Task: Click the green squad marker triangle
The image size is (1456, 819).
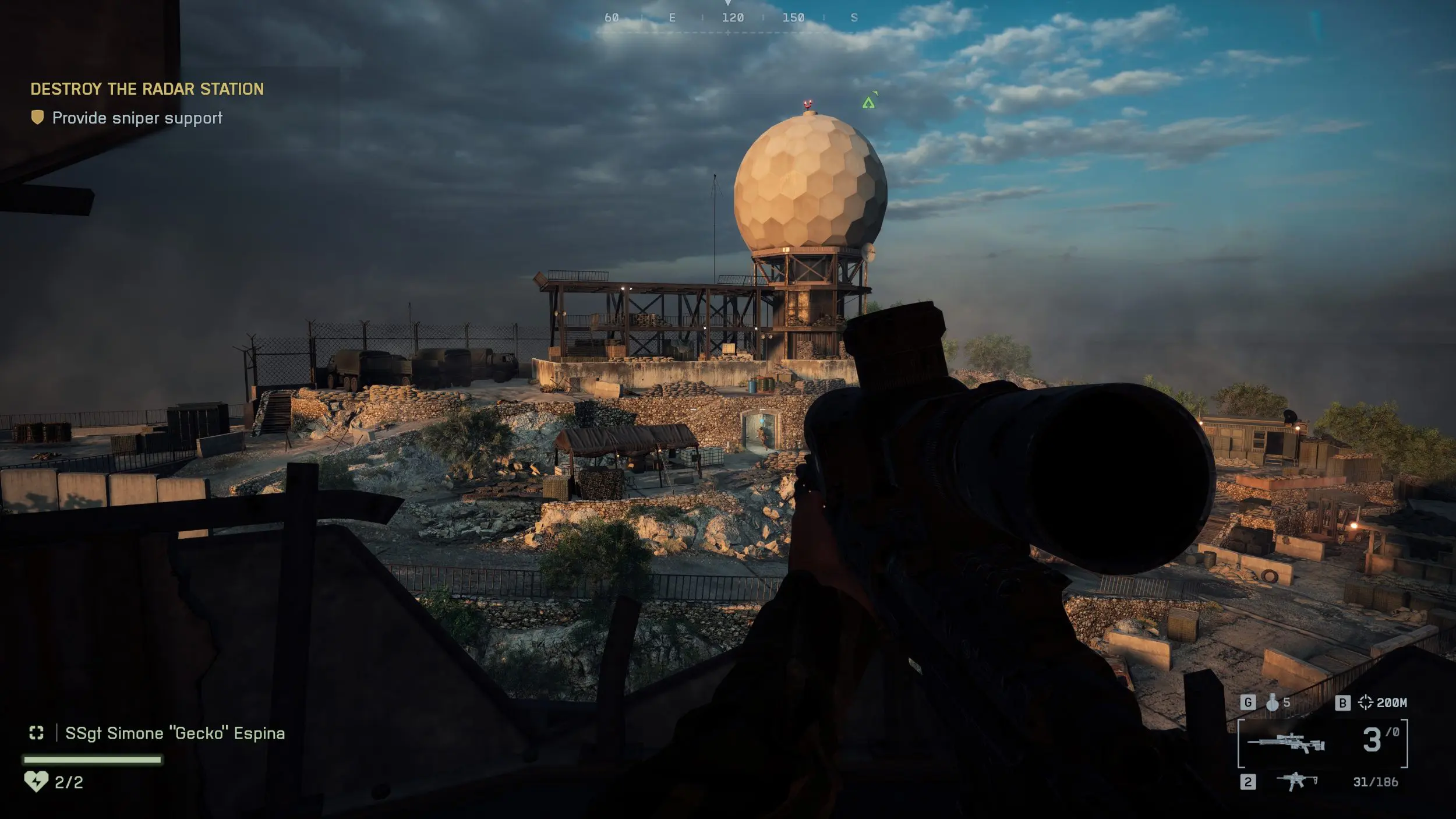Action: coord(868,103)
